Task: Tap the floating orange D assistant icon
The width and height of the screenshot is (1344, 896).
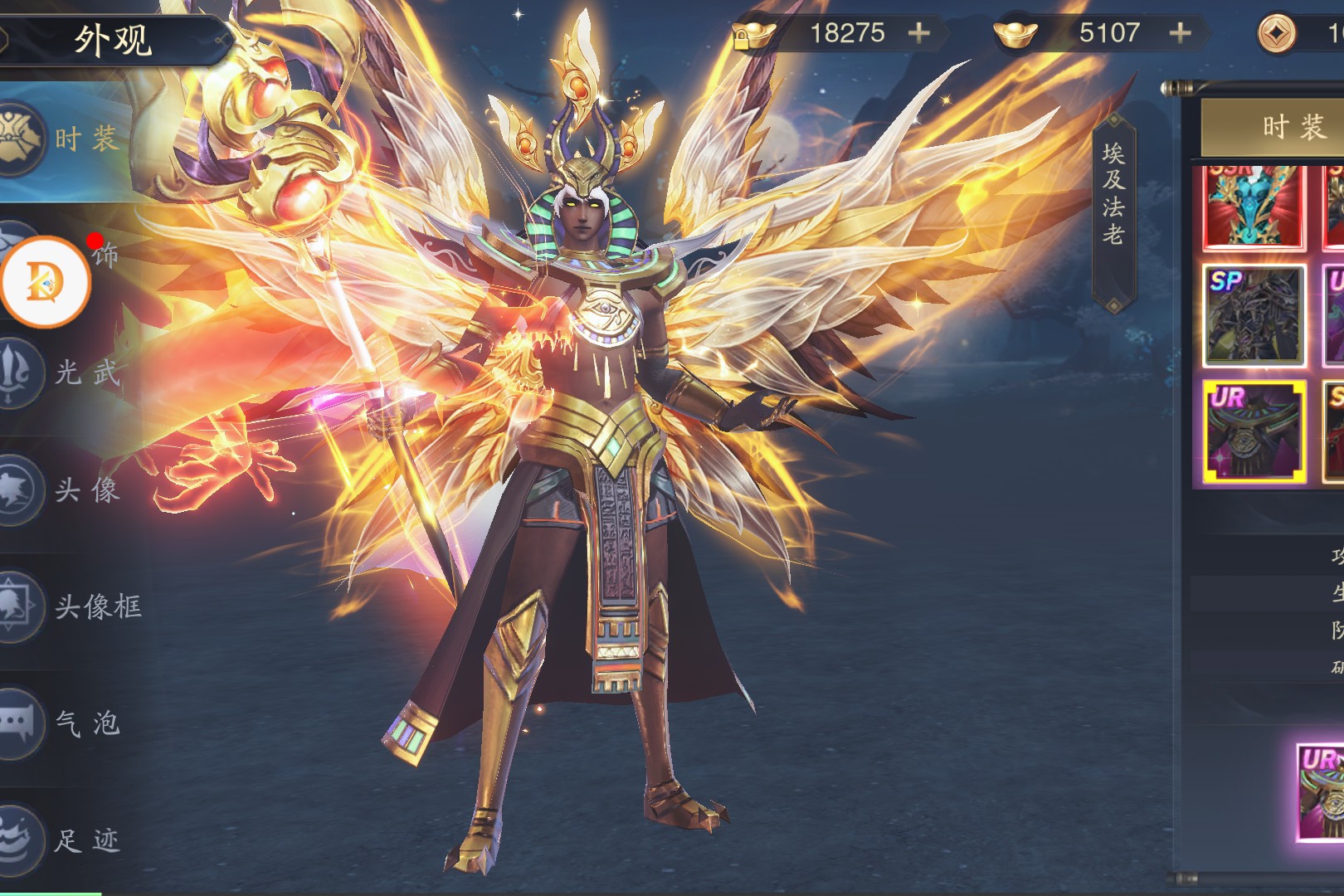Action: tap(46, 282)
